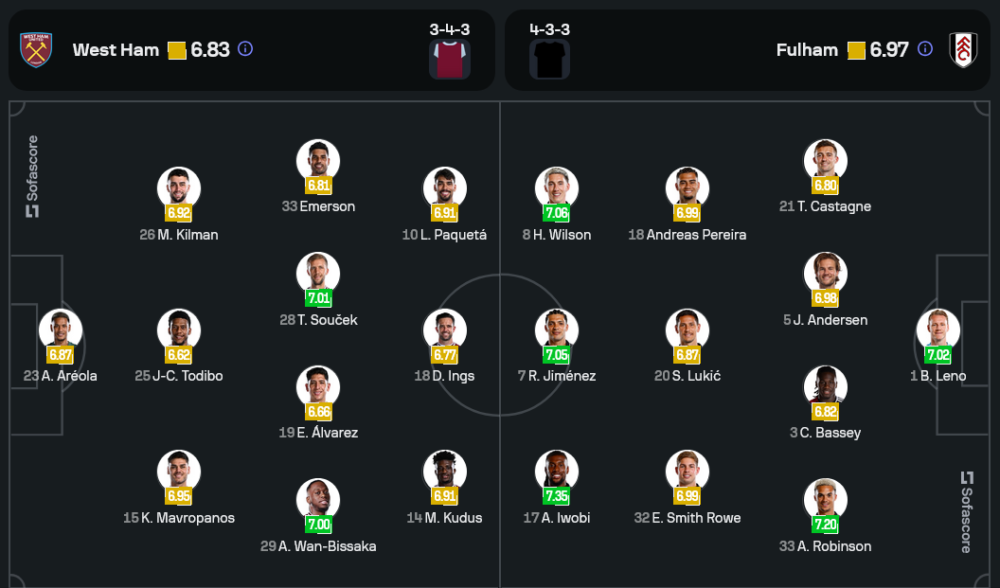
Task: Select Emerson's player avatar
Action: coord(318,162)
